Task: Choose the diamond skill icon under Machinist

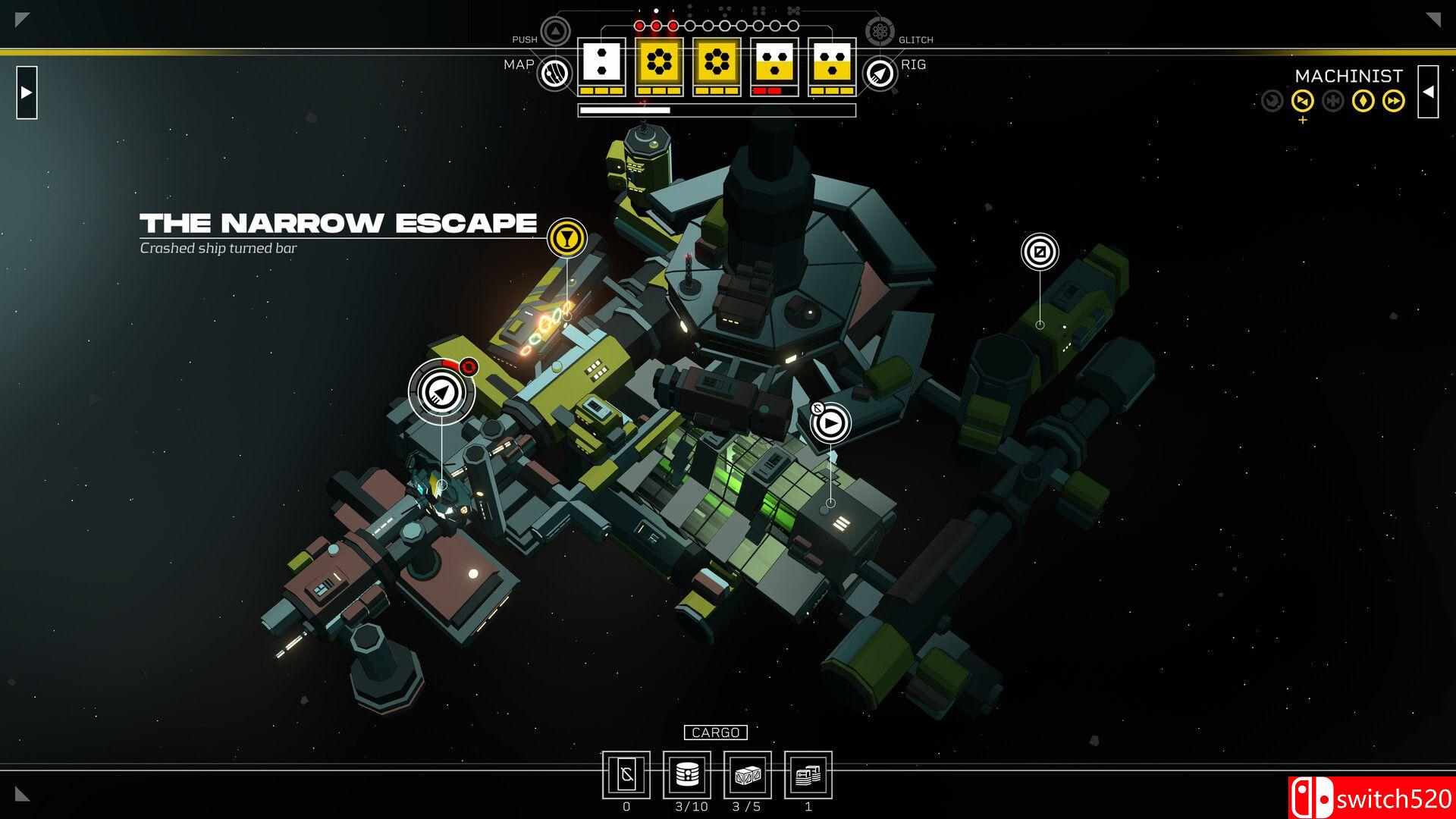Action: pyautogui.click(x=1363, y=100)
